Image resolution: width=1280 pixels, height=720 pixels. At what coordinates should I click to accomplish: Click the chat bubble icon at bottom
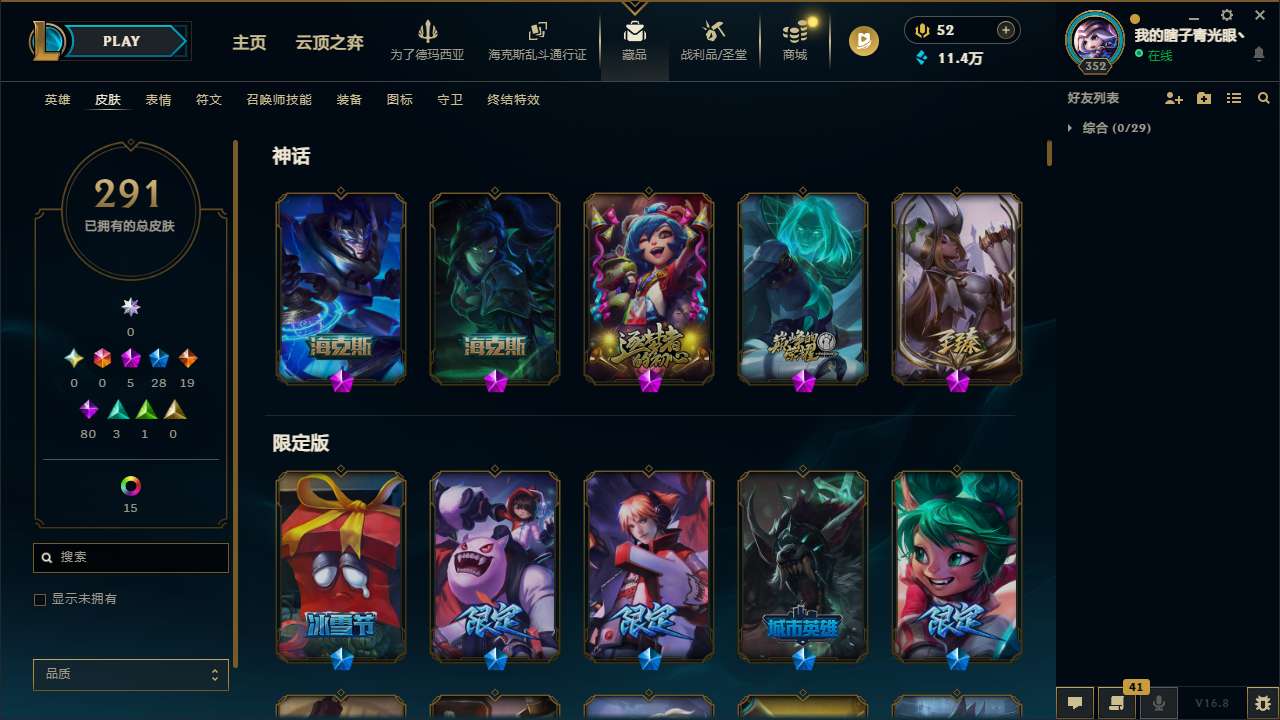1073,703
